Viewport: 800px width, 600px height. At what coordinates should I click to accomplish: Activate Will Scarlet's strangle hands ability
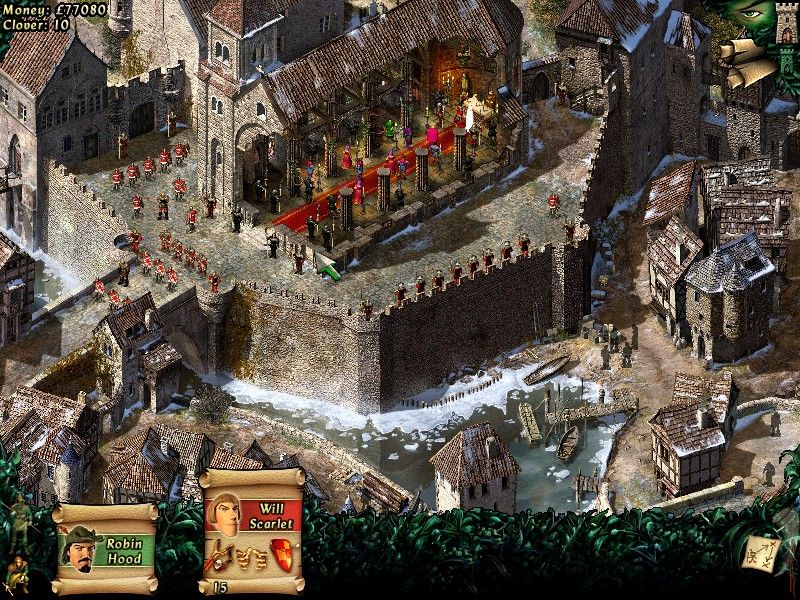pos(251,555)
